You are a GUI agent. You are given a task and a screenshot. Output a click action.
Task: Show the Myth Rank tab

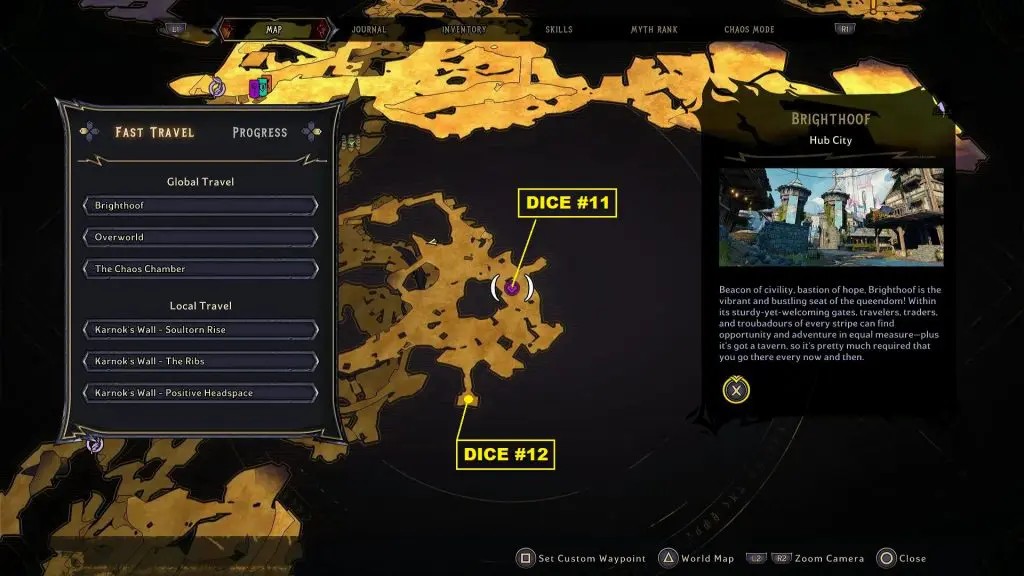(654, 30)
